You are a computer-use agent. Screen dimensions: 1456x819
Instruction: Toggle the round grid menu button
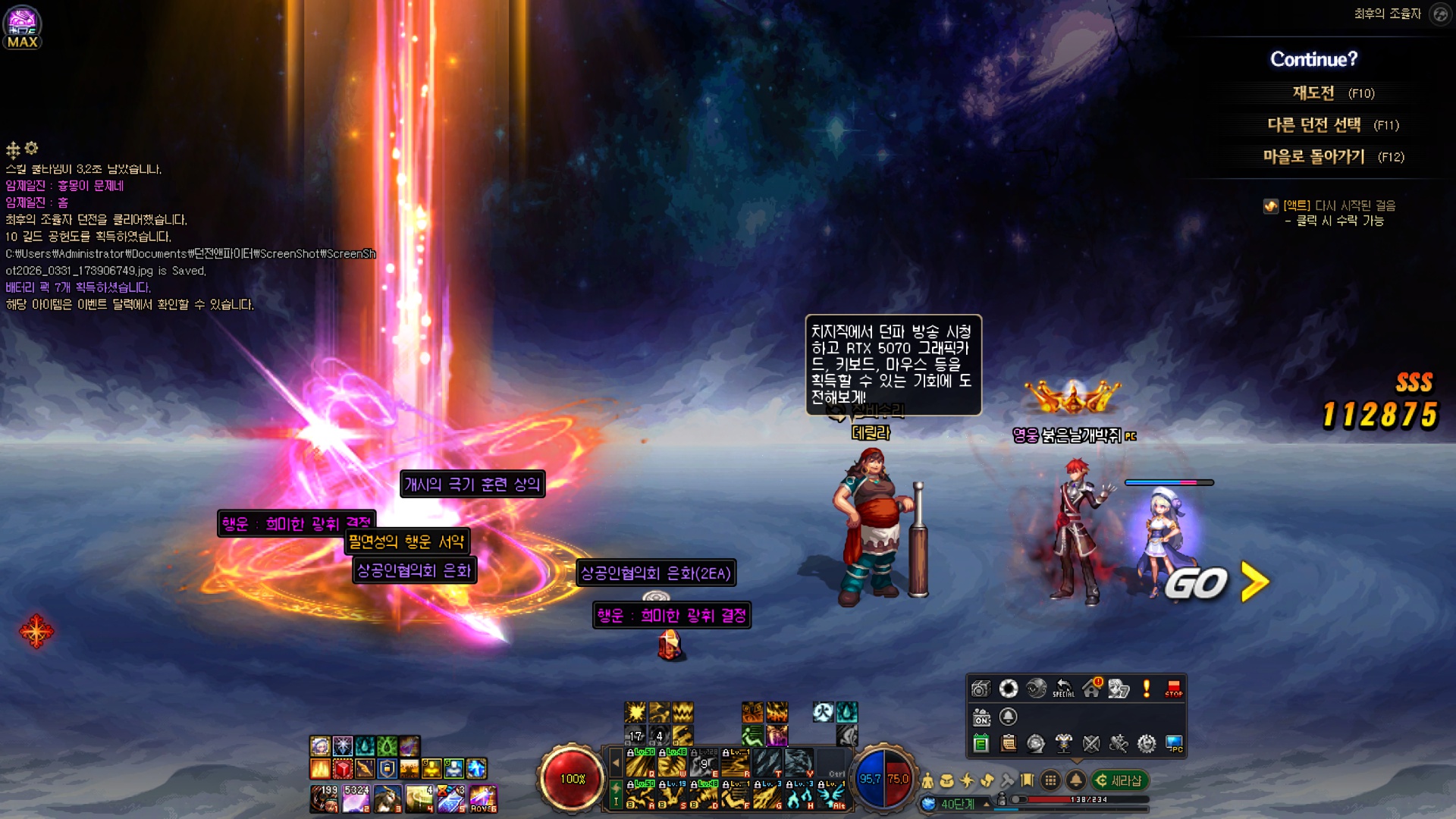pyautogui.click(x=1050, y=780)
